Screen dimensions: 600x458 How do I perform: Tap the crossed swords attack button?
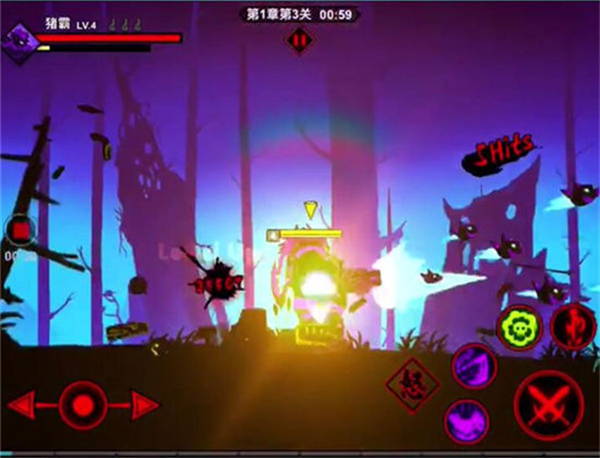pos(549,405)
